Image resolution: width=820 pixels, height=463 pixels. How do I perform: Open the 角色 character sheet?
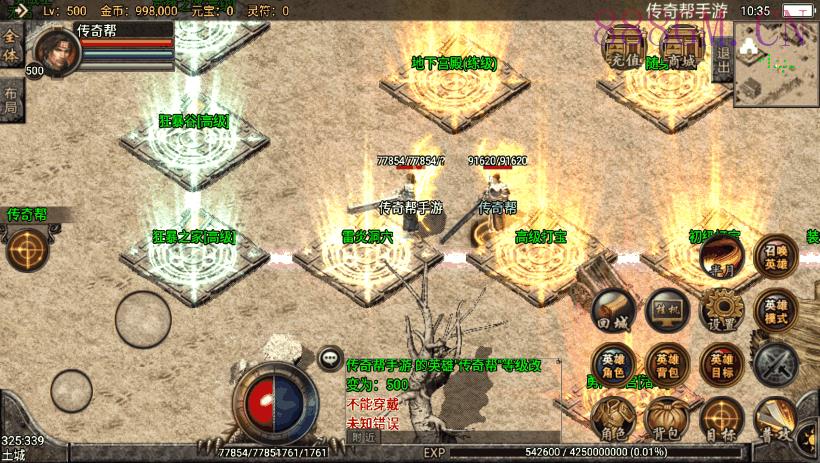tap(613, 418)
